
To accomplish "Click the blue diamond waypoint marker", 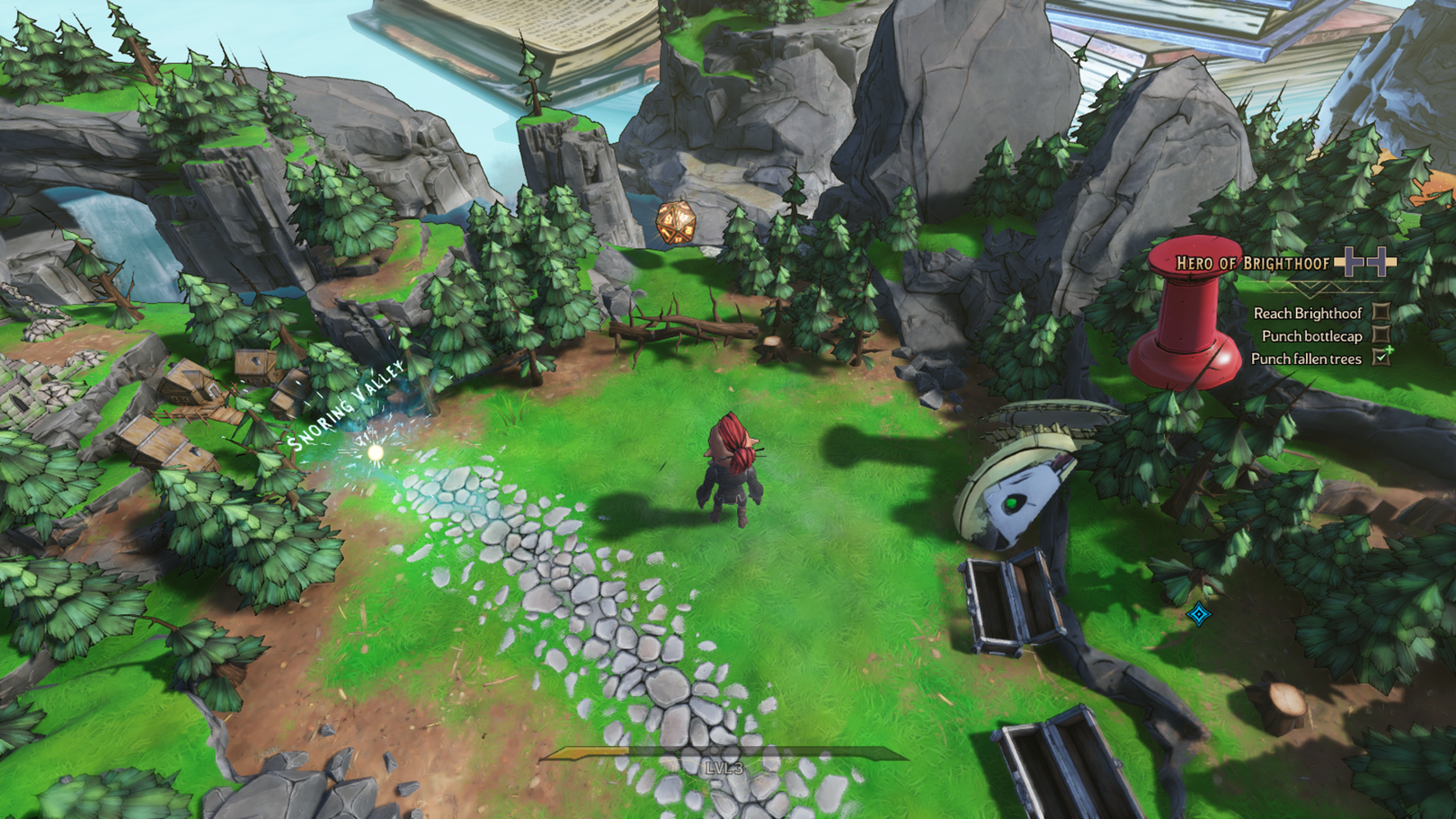I will (x=1198, y=614).
